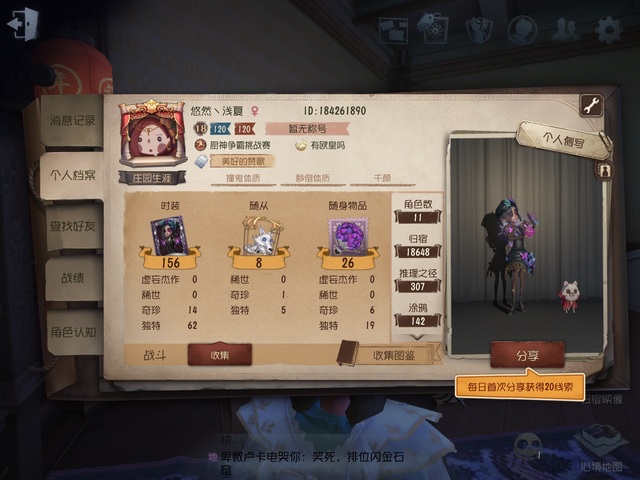Select the 个人档案 profile tab
The height and width of the screenshot is (480, 640).
(x=73, y=175)
